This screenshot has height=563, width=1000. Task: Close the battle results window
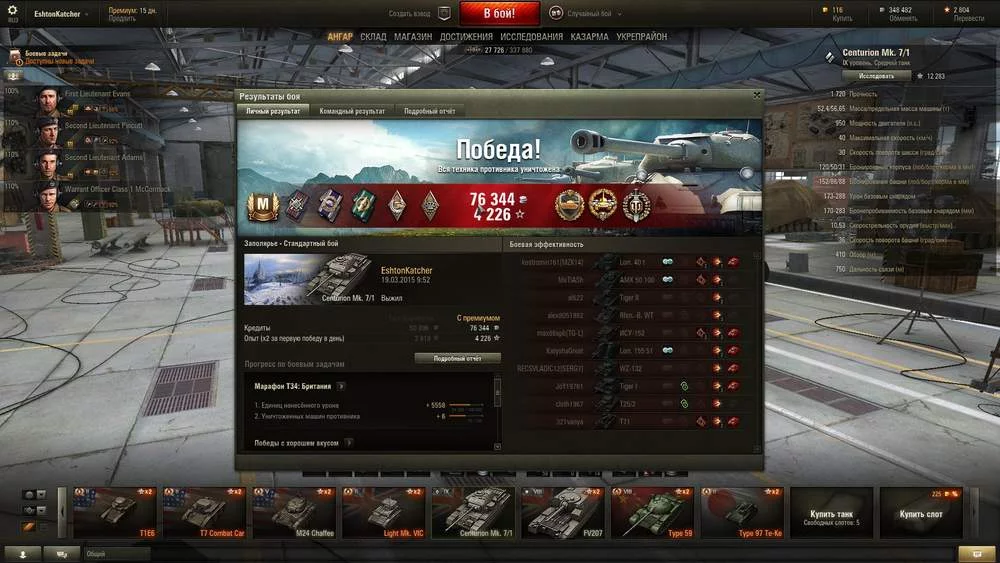click(756, 96)
